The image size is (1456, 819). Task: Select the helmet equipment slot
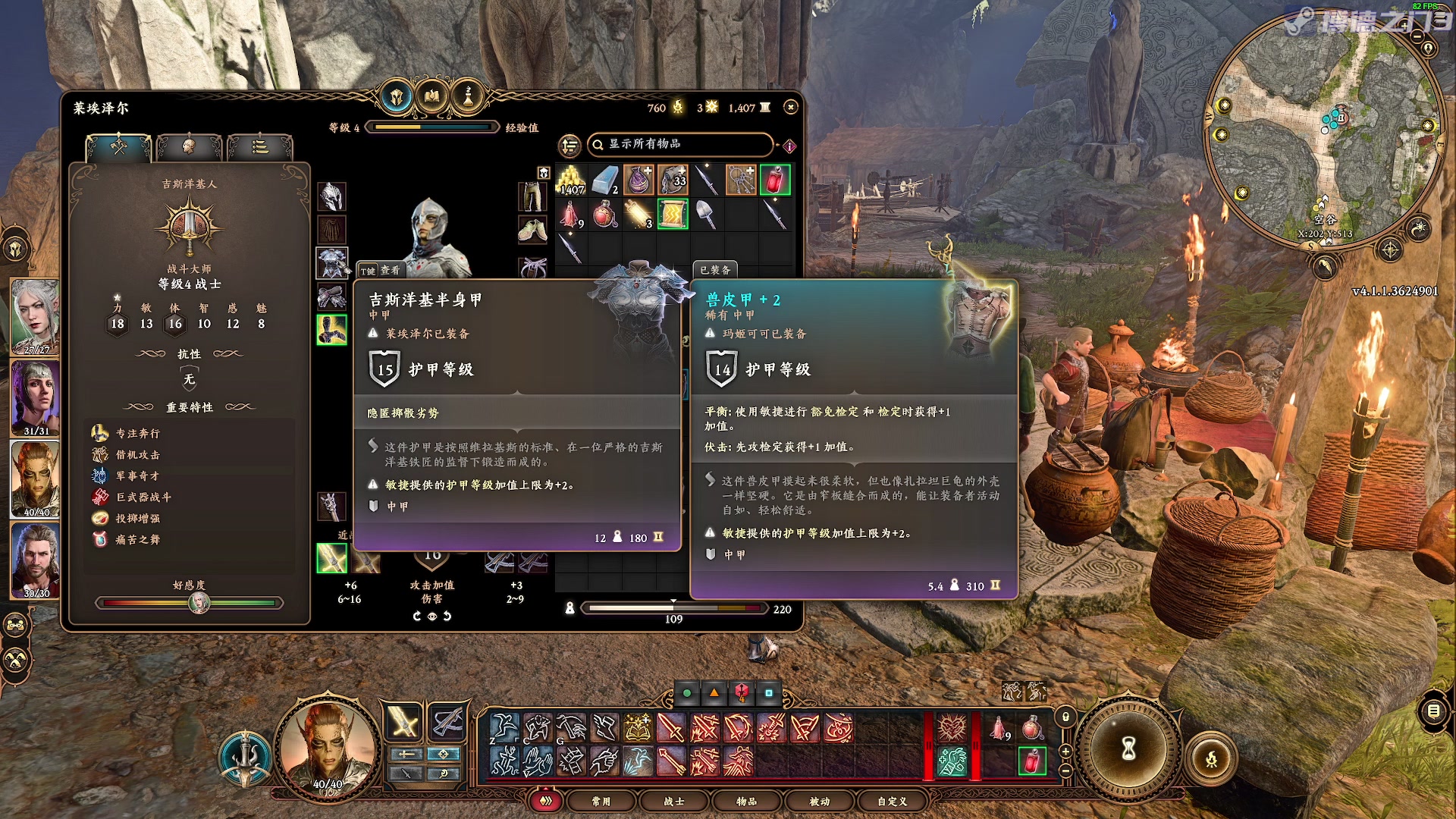click(332, 197)
